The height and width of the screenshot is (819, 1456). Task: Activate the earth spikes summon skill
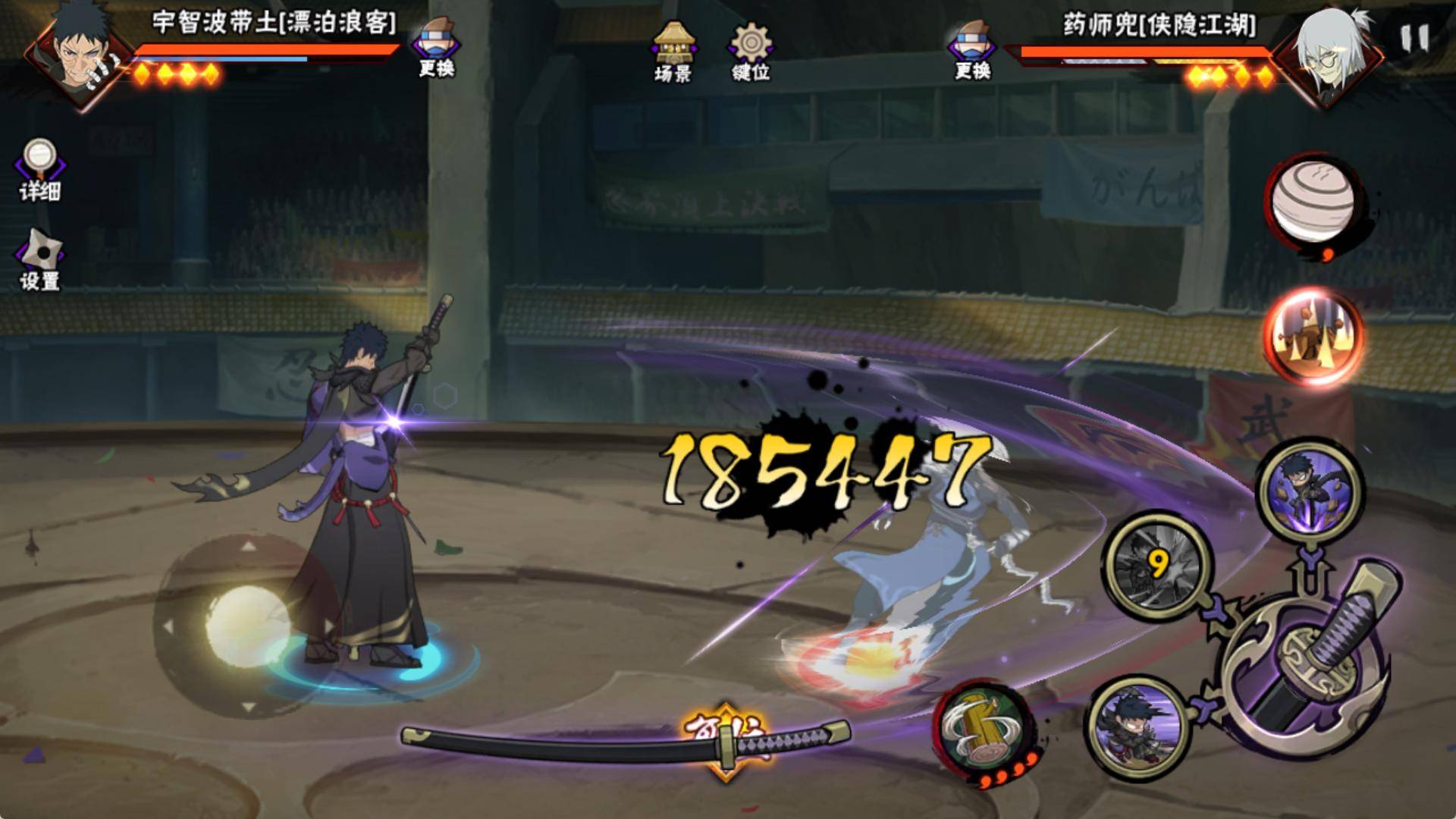coord(1312,337)
